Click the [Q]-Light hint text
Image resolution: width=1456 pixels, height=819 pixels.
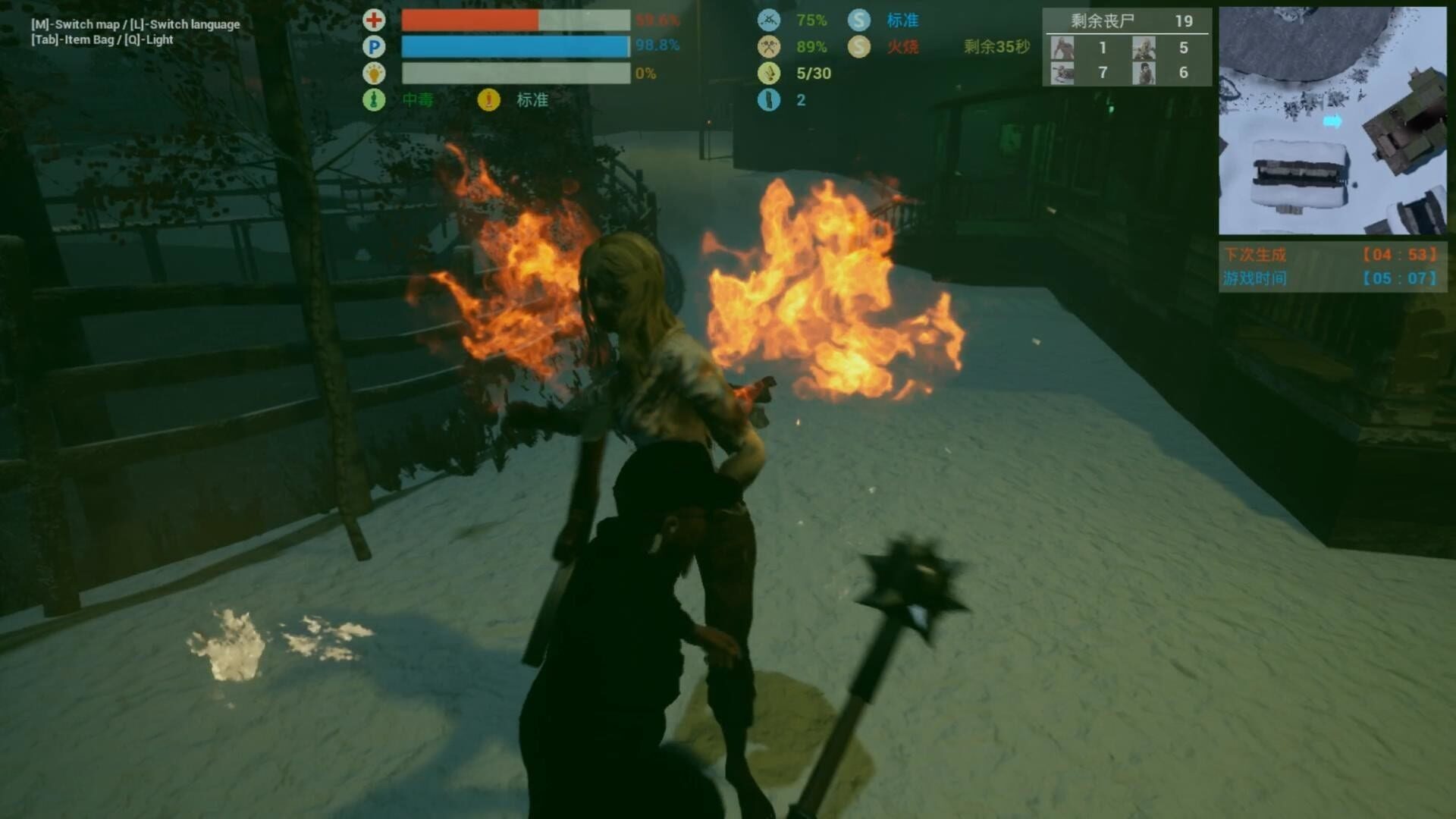(150, 40)
